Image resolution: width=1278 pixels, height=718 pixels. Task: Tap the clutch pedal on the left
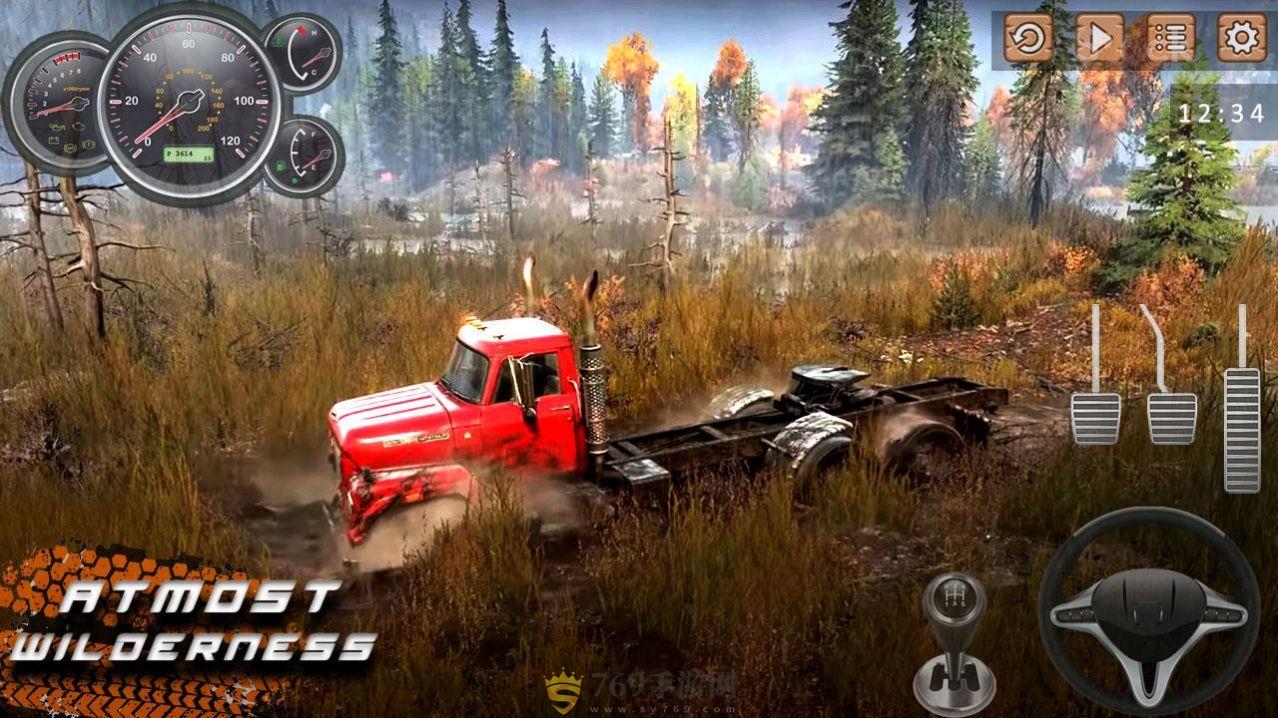1096,417
